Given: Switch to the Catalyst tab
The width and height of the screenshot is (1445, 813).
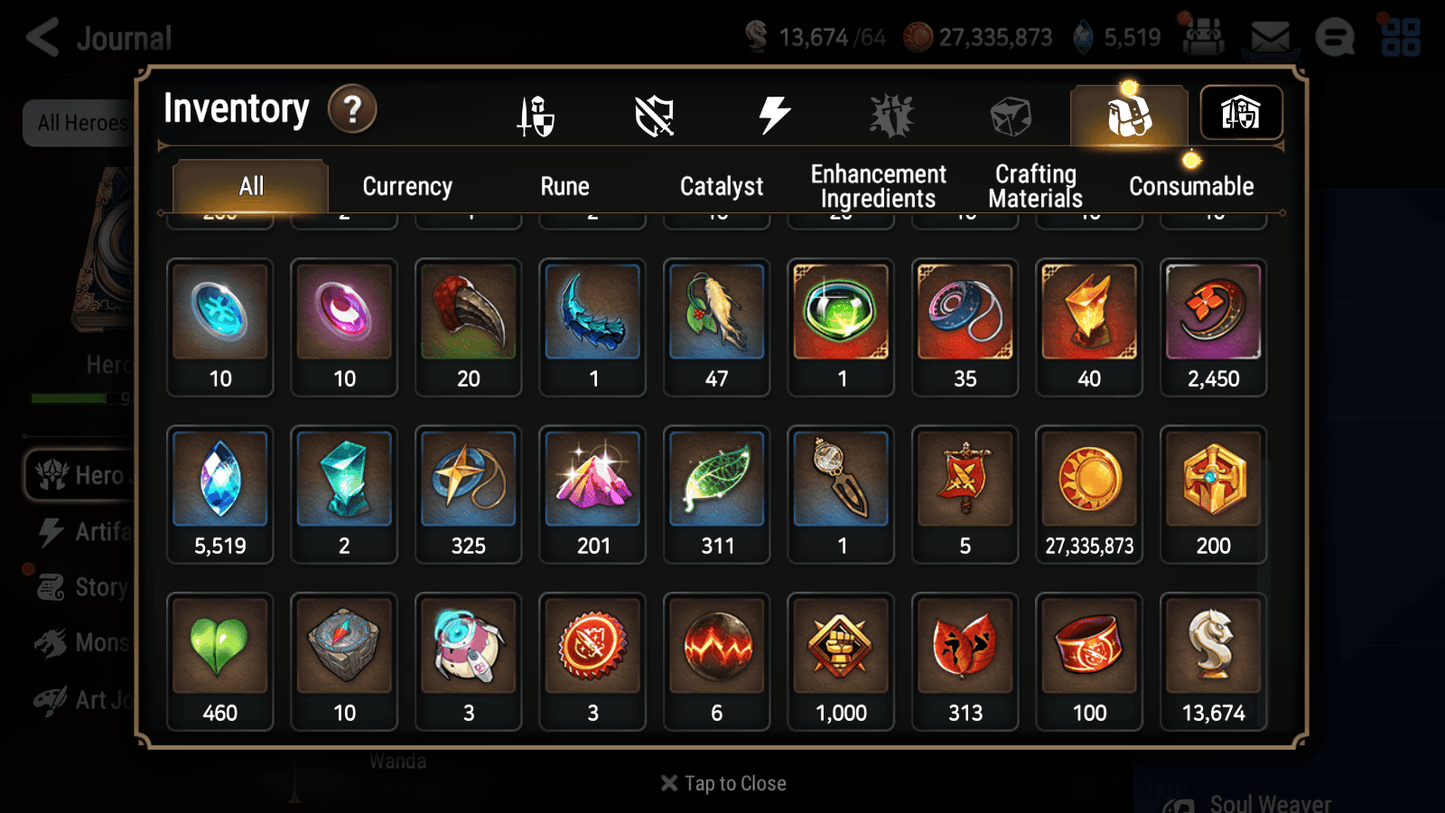Looking at the screenshot, I should click(x=721, y=186).
